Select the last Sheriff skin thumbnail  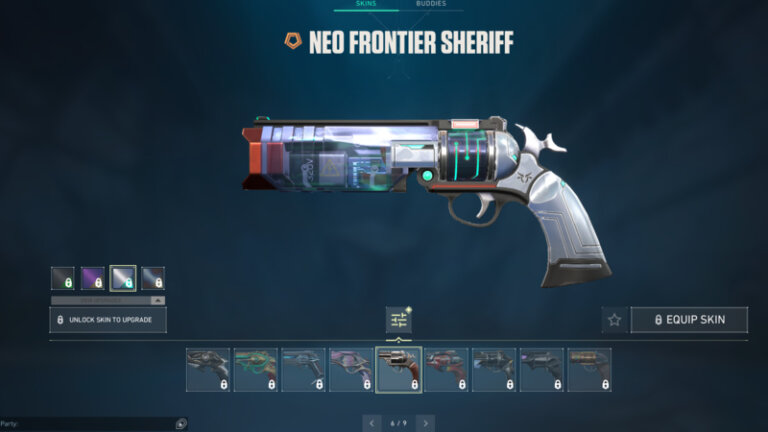589,369
